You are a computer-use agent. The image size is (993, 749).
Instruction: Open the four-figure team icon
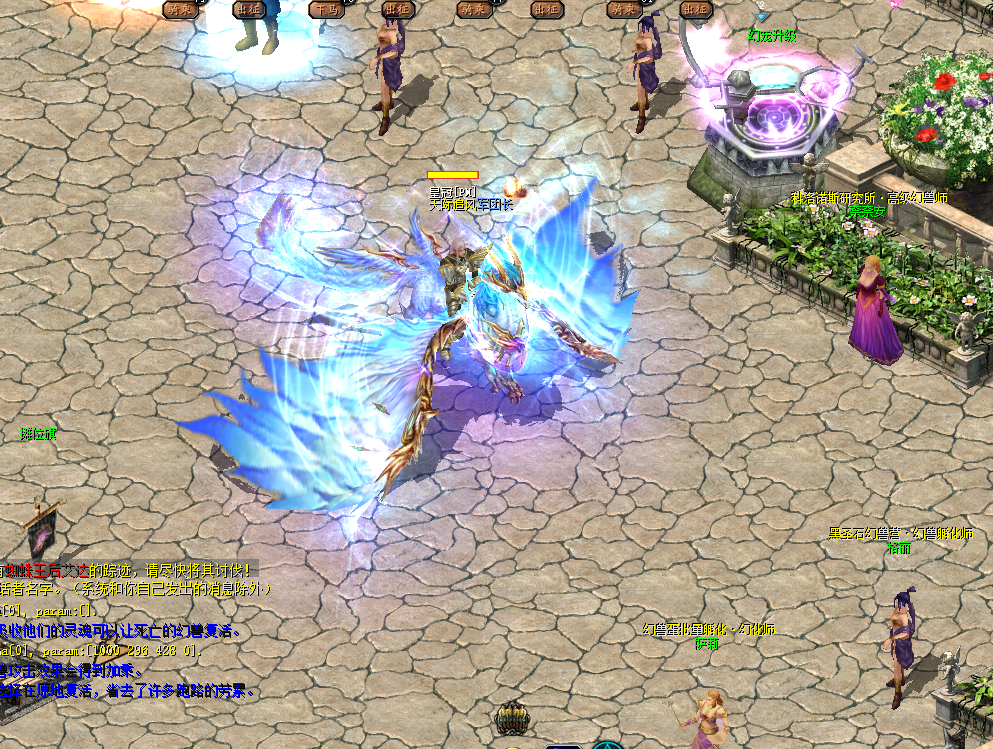[511, 718]
